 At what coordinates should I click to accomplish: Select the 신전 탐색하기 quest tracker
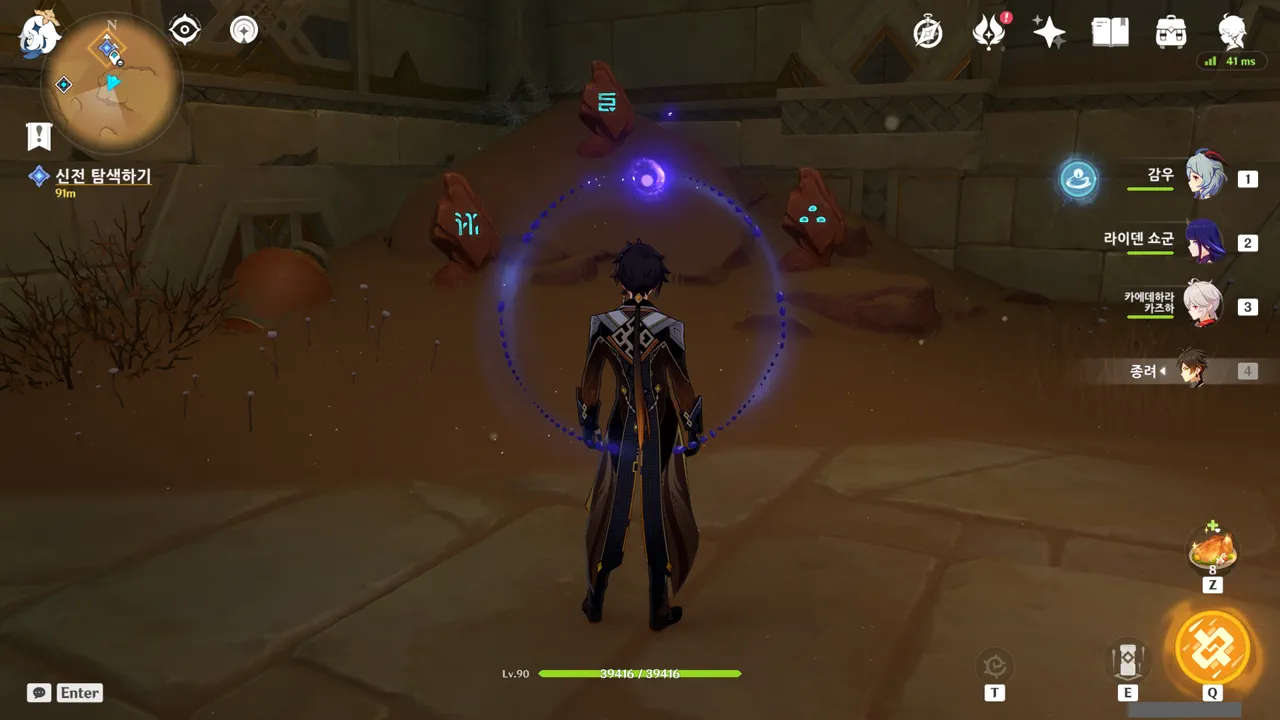pyautogui.click(x=102, y=177)
